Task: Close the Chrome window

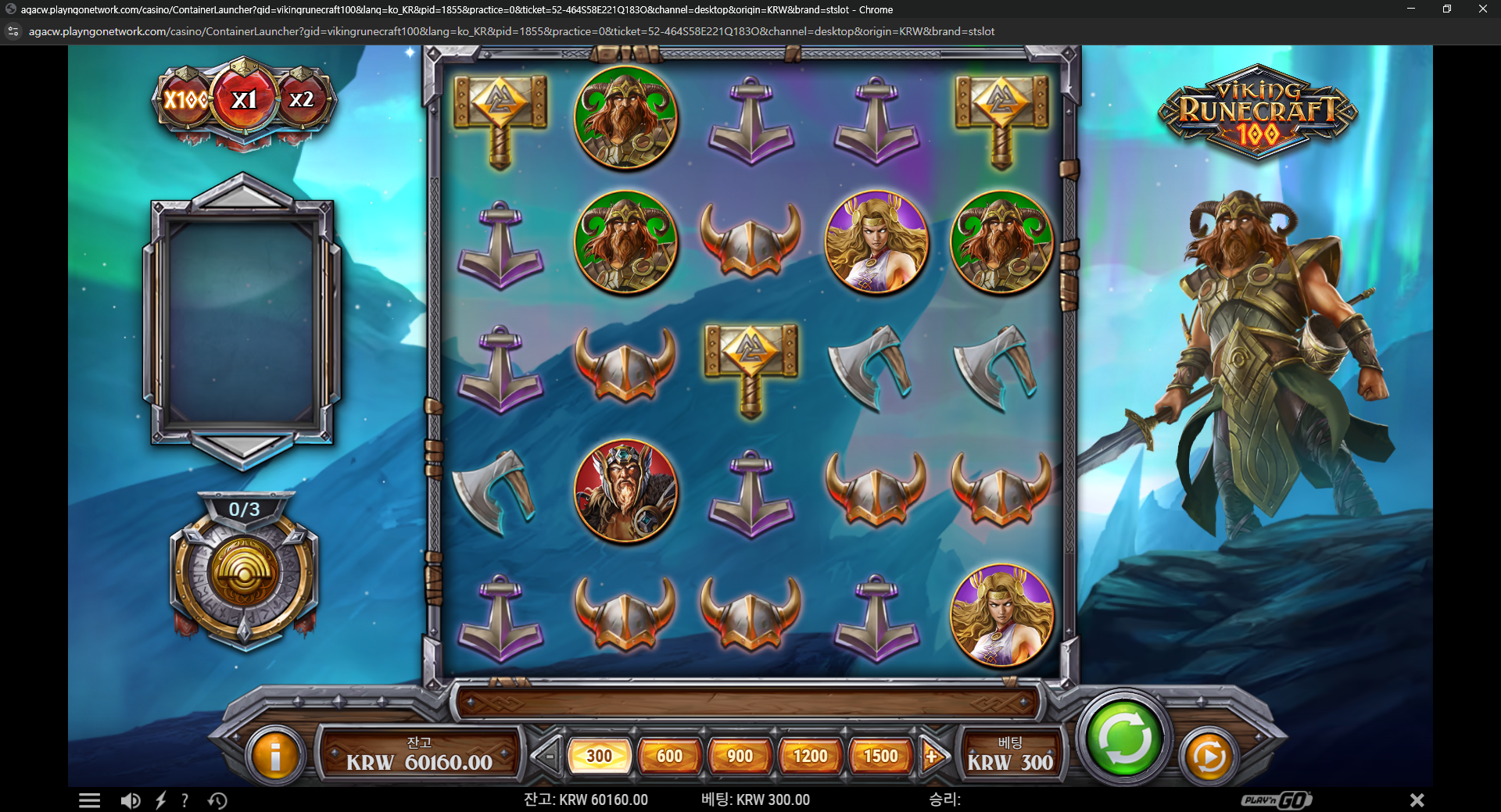Action: click(1482, 9)
